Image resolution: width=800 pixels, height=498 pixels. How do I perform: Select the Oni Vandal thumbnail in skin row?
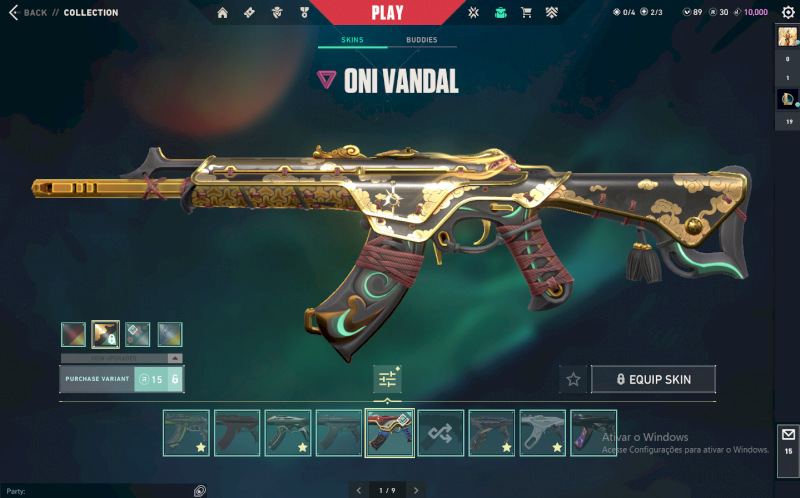coord(389,433)
